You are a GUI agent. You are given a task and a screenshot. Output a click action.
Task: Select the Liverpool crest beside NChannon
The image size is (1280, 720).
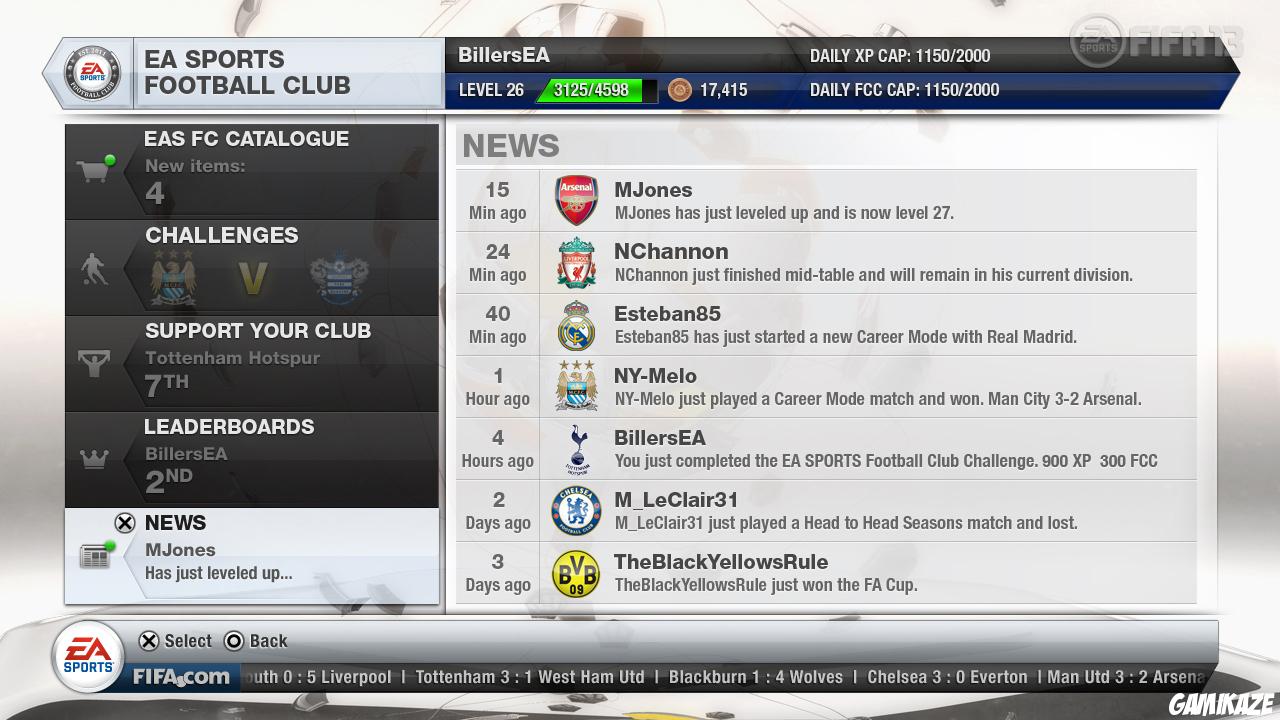point(577,262)
